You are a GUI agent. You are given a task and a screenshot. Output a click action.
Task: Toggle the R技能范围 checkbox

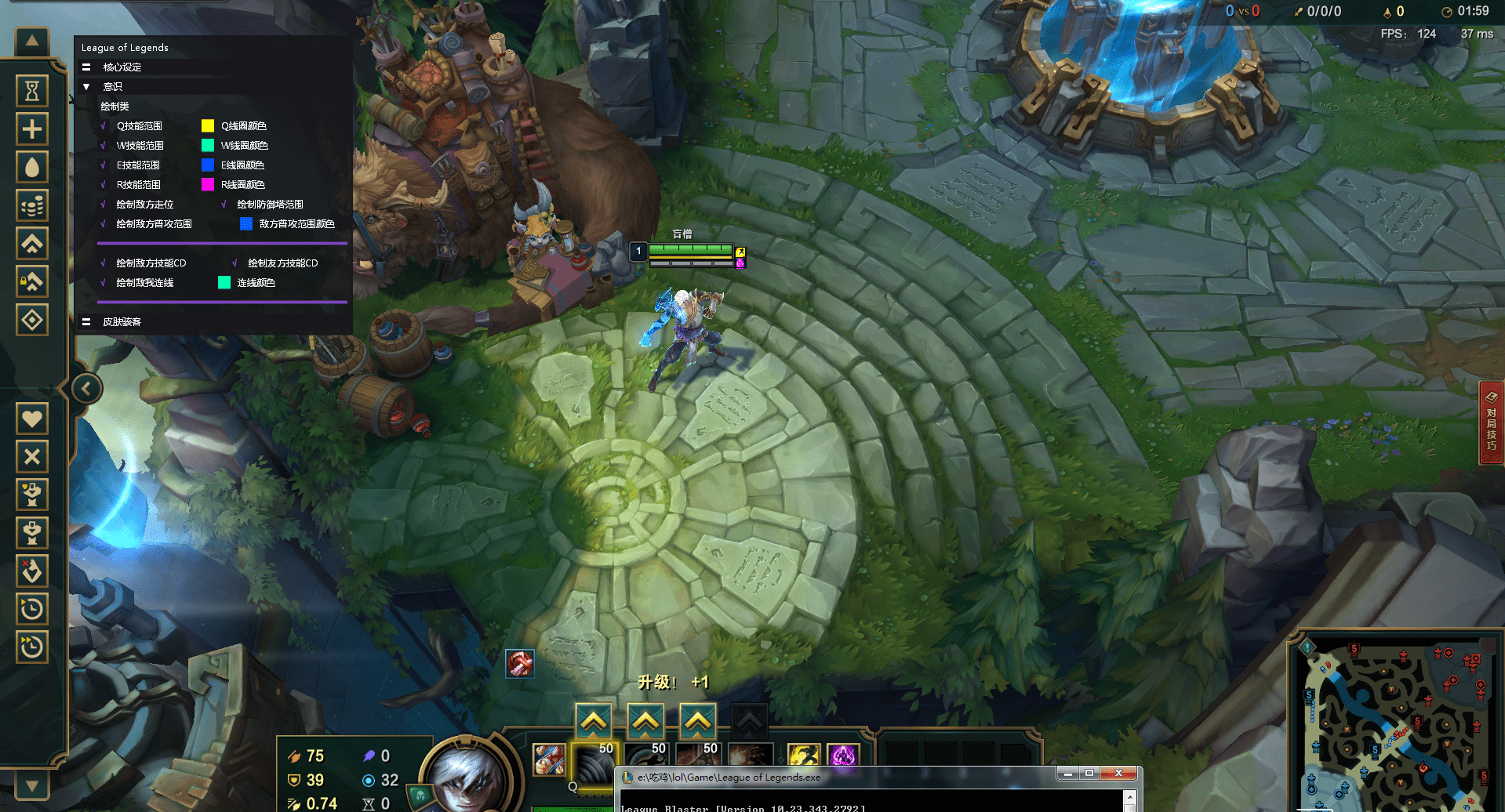(104, 185)
